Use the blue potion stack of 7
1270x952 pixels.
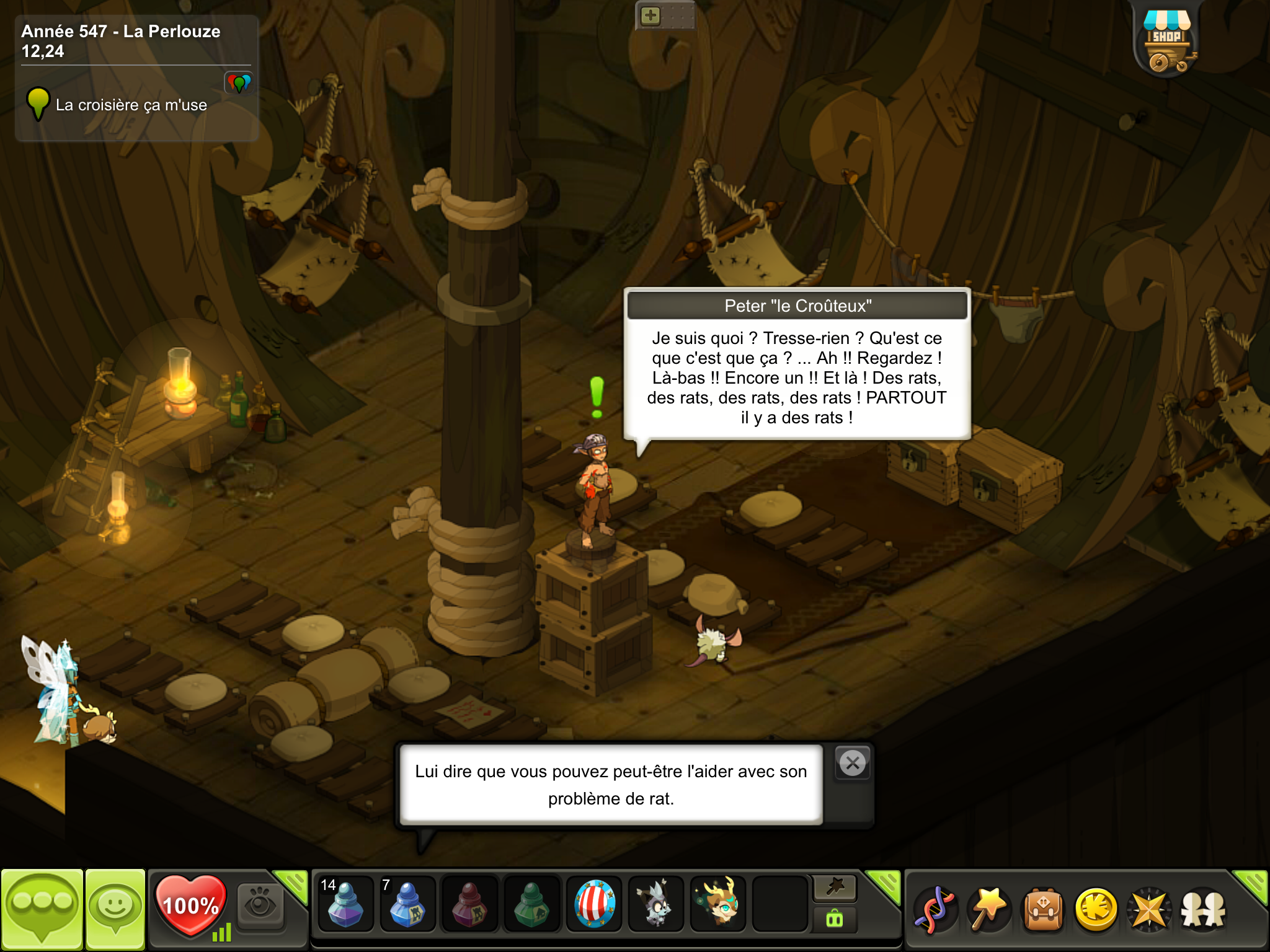pos(407,903)
